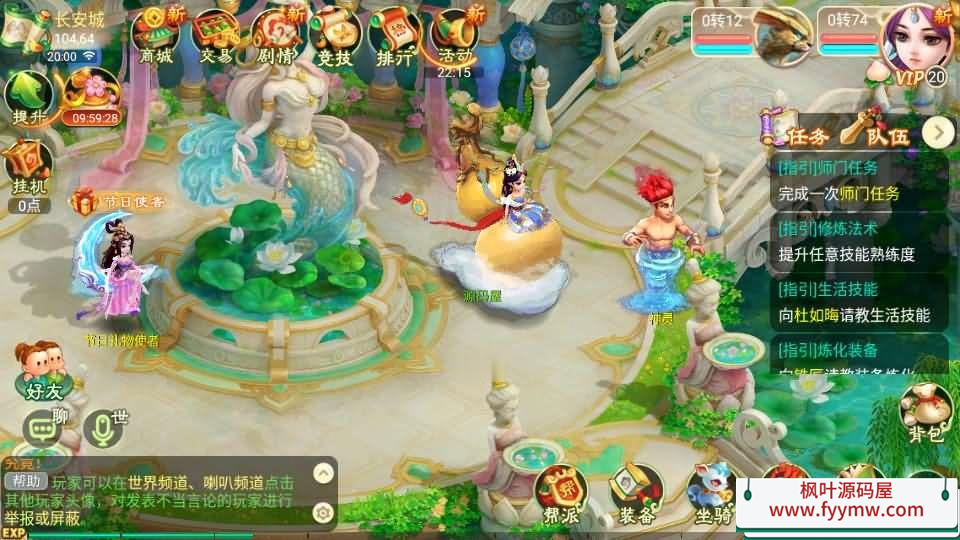
Task: Open the 竞技 arena icon
Action: pos(335,35)
